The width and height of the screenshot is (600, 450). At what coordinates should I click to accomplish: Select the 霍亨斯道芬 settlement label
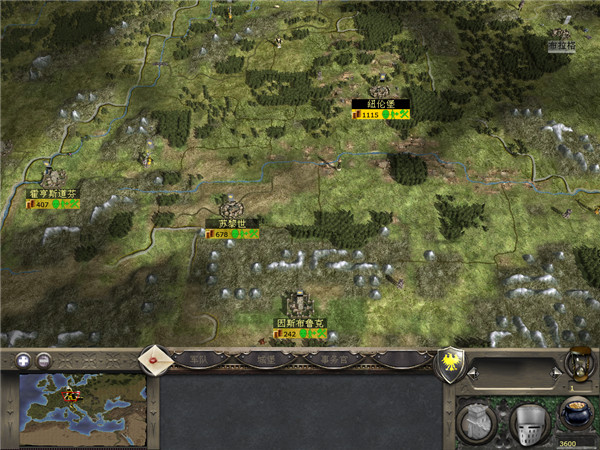coord(54,193)
